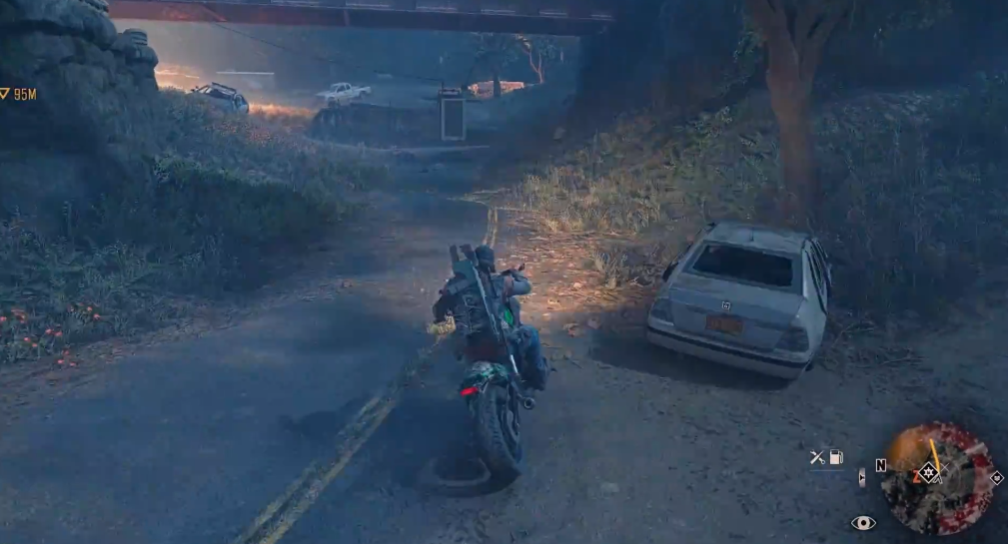The image size is (1008, 544).
Task: Click the yellow triangle objective waypoint marker
Action: pyautogui.click(x=5, y=94)
